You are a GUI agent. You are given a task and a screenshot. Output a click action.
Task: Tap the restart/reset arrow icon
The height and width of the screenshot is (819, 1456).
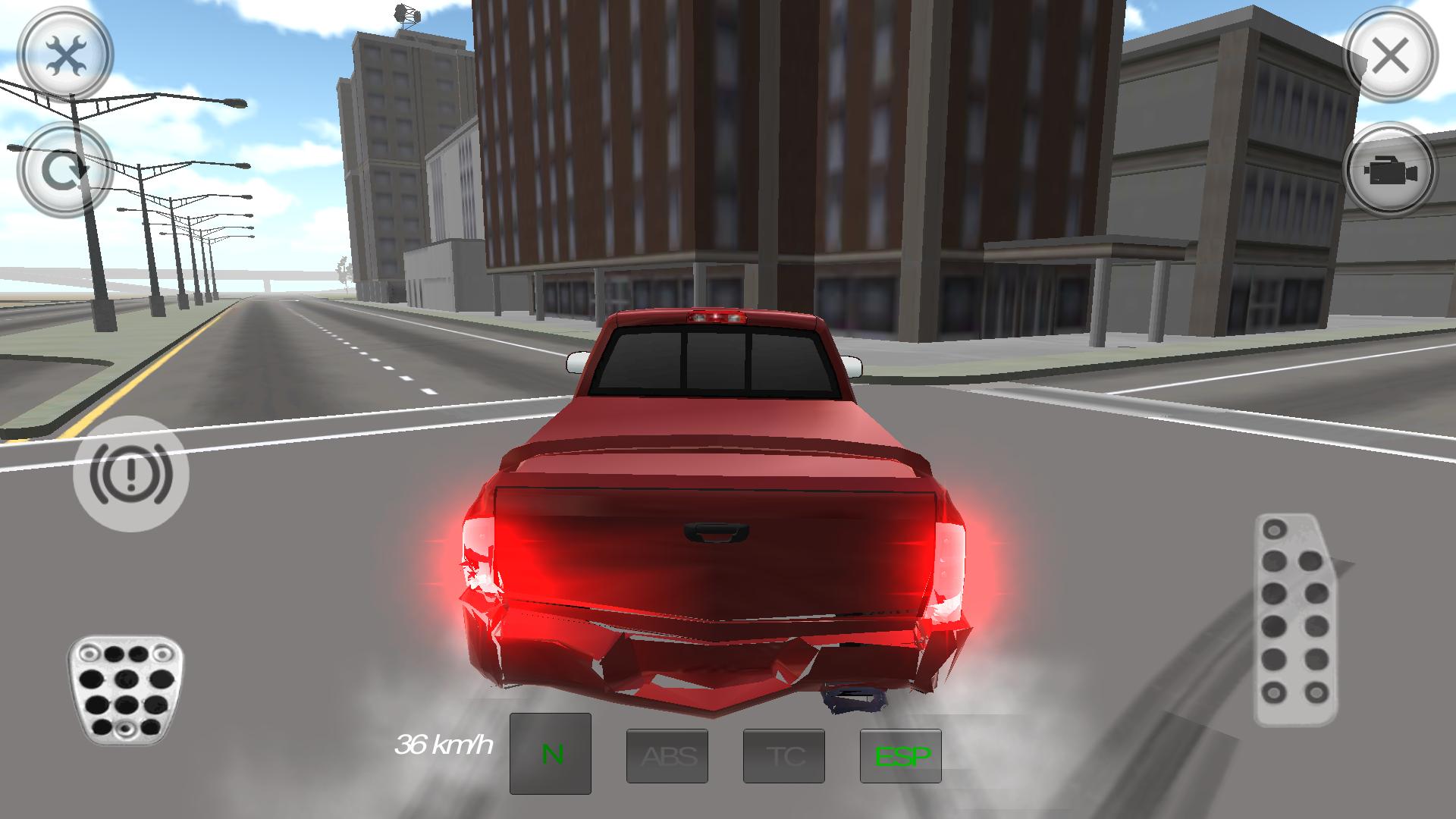point(64,168)
